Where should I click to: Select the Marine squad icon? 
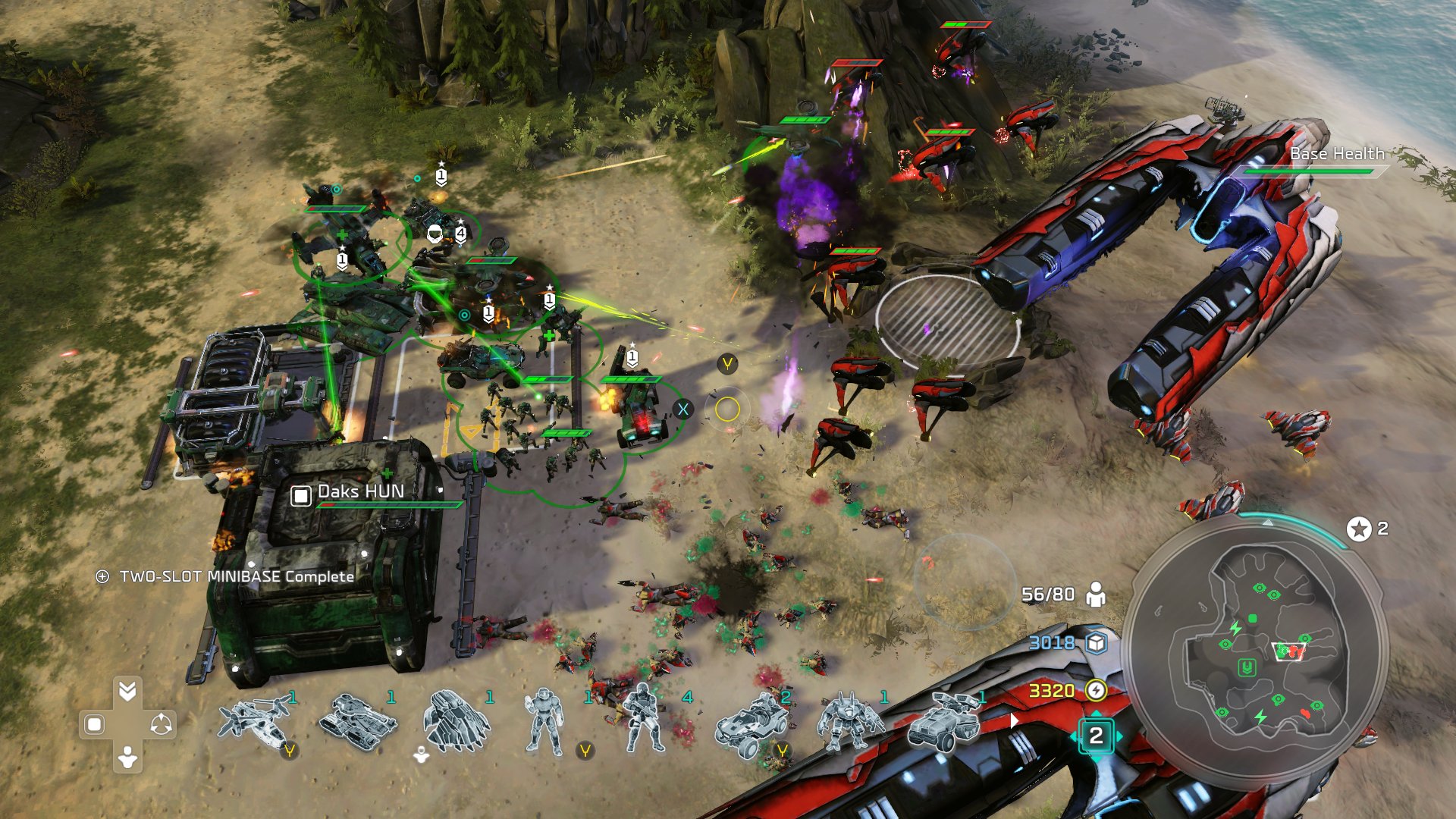point(643,720)
